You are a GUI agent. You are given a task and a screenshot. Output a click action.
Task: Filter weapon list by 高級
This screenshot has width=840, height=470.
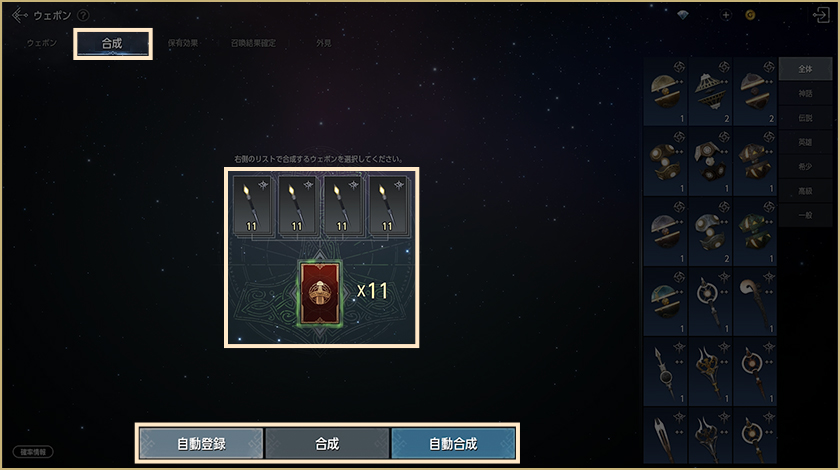(805, 190)
